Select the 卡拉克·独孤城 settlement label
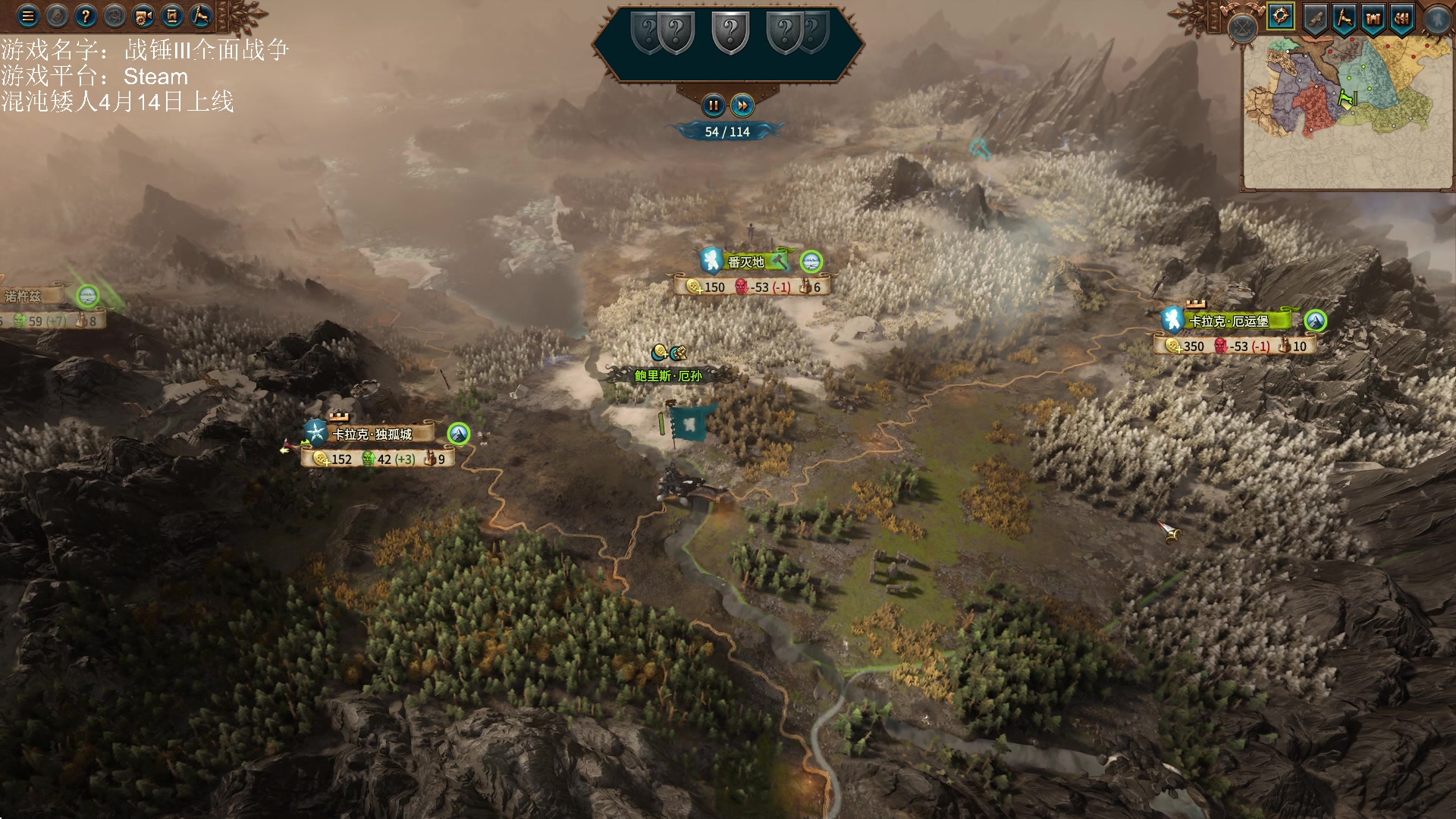1456x819 pixels. (372, 434)
